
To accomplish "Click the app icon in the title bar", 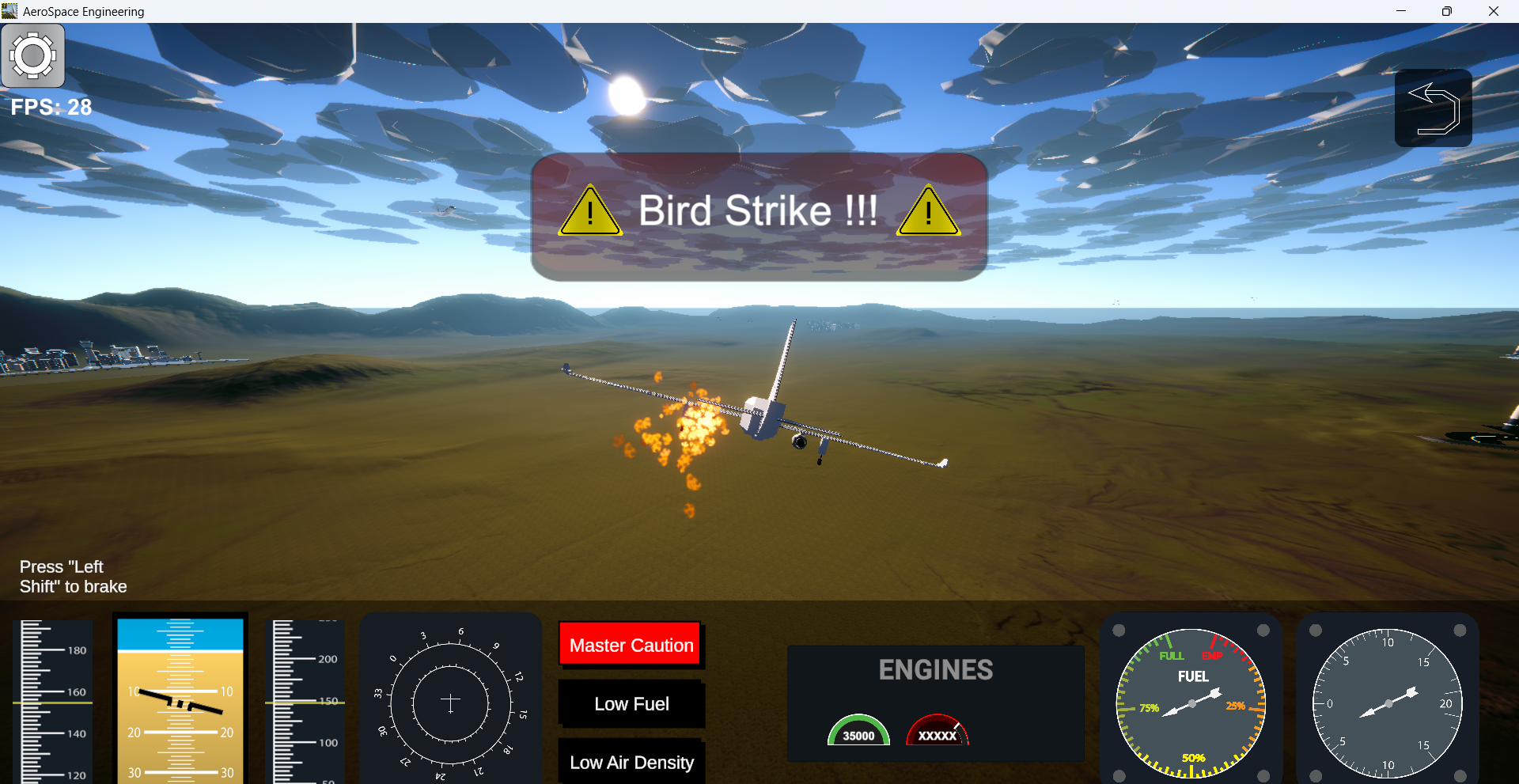I will pos(9,10).
